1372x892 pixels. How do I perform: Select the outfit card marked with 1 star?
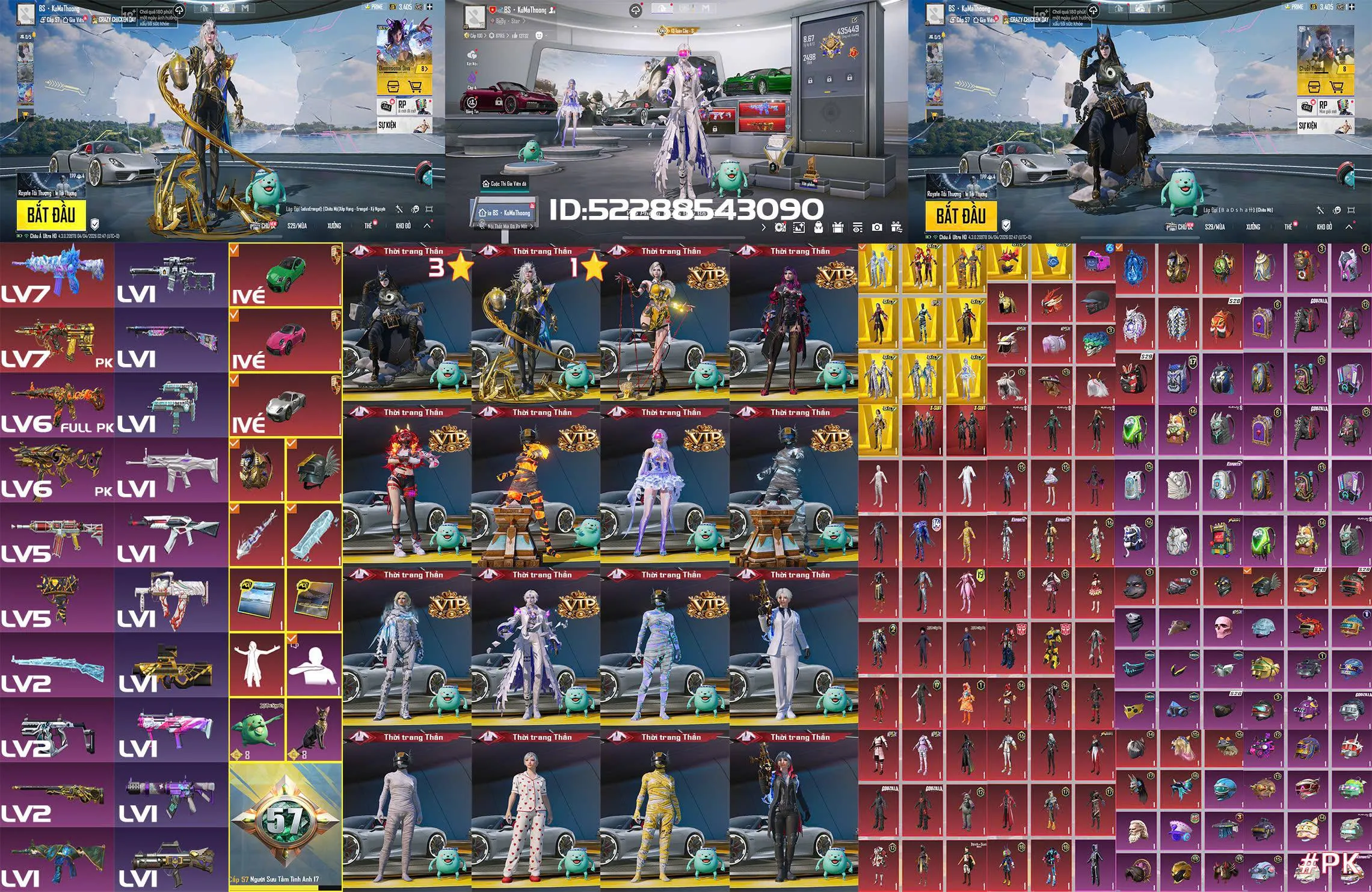coord(535,325)
